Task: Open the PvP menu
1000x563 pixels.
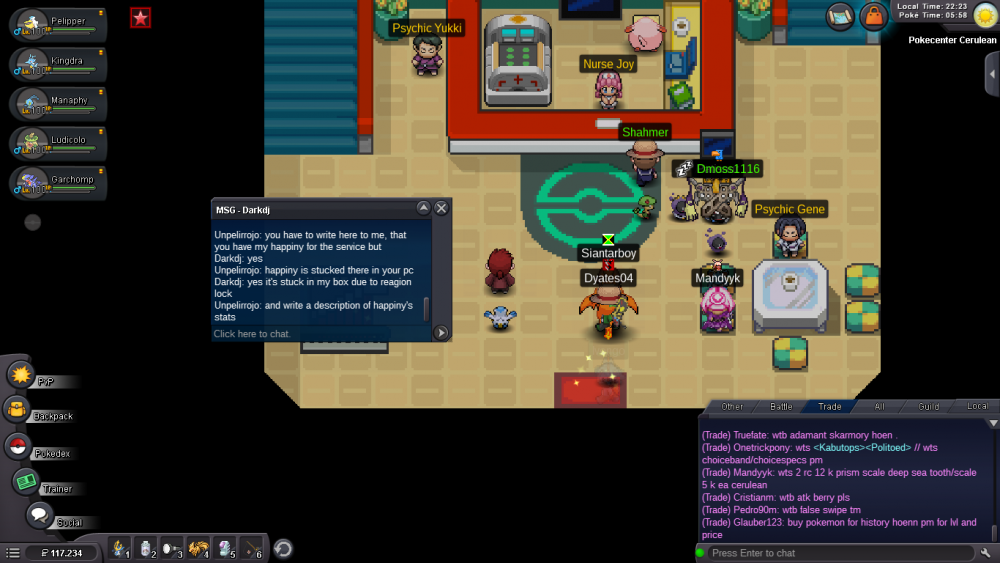Action: 22,375
